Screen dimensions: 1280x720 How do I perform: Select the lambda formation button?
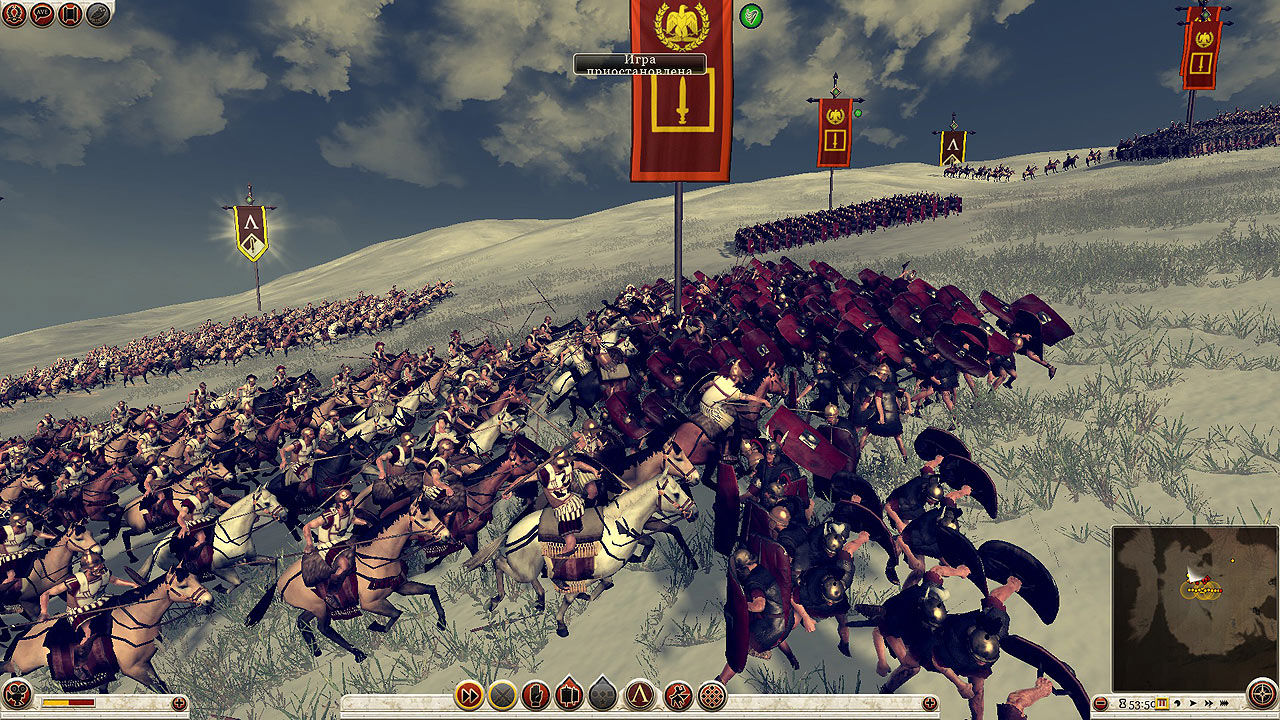coord(640,694)
